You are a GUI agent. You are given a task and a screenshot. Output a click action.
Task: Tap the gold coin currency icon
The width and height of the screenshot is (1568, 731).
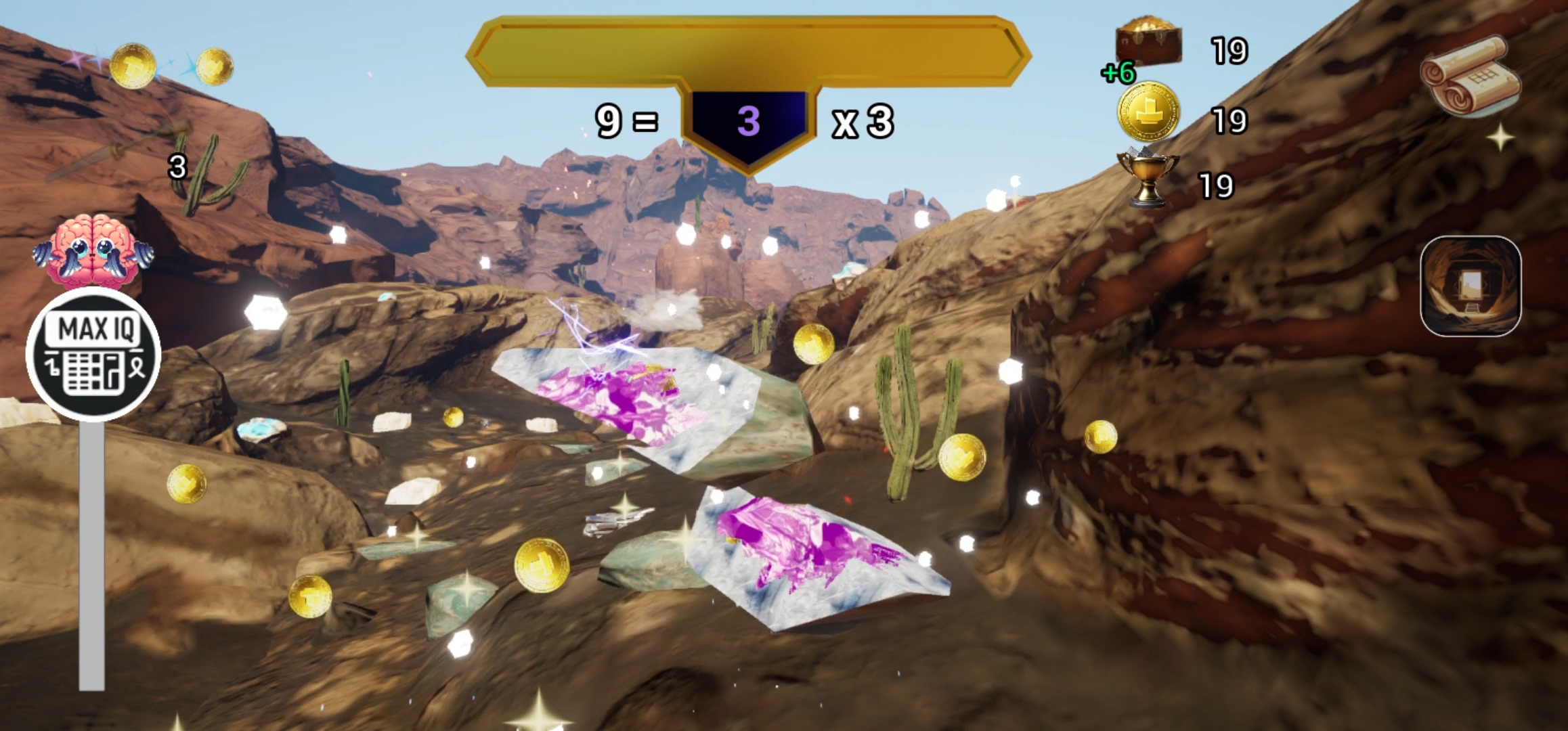1148,112
